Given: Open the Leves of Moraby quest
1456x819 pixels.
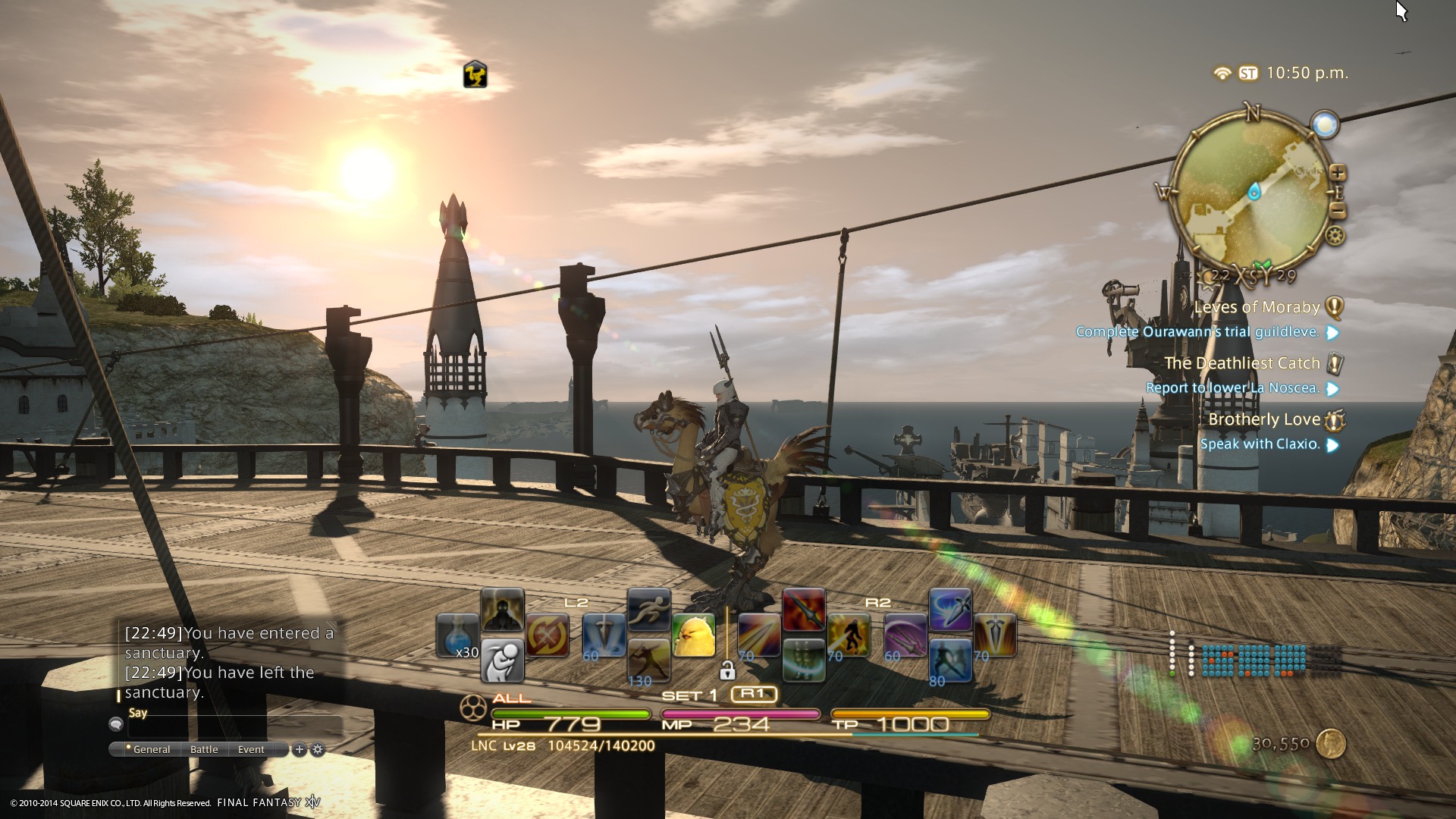Looking at the screenshot, I should coord(1257,307).
